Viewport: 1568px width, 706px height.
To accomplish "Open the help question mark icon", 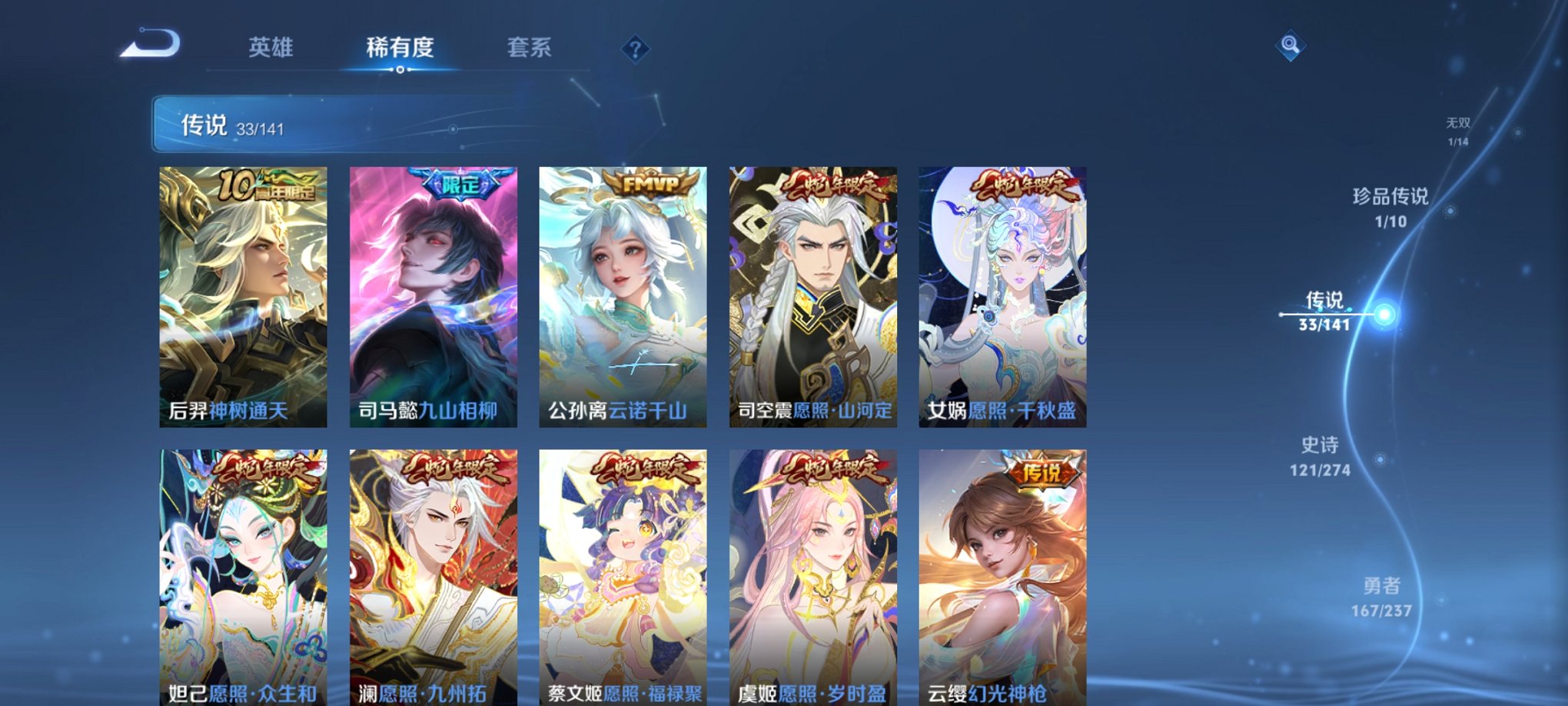I will (x=634, y=48).
